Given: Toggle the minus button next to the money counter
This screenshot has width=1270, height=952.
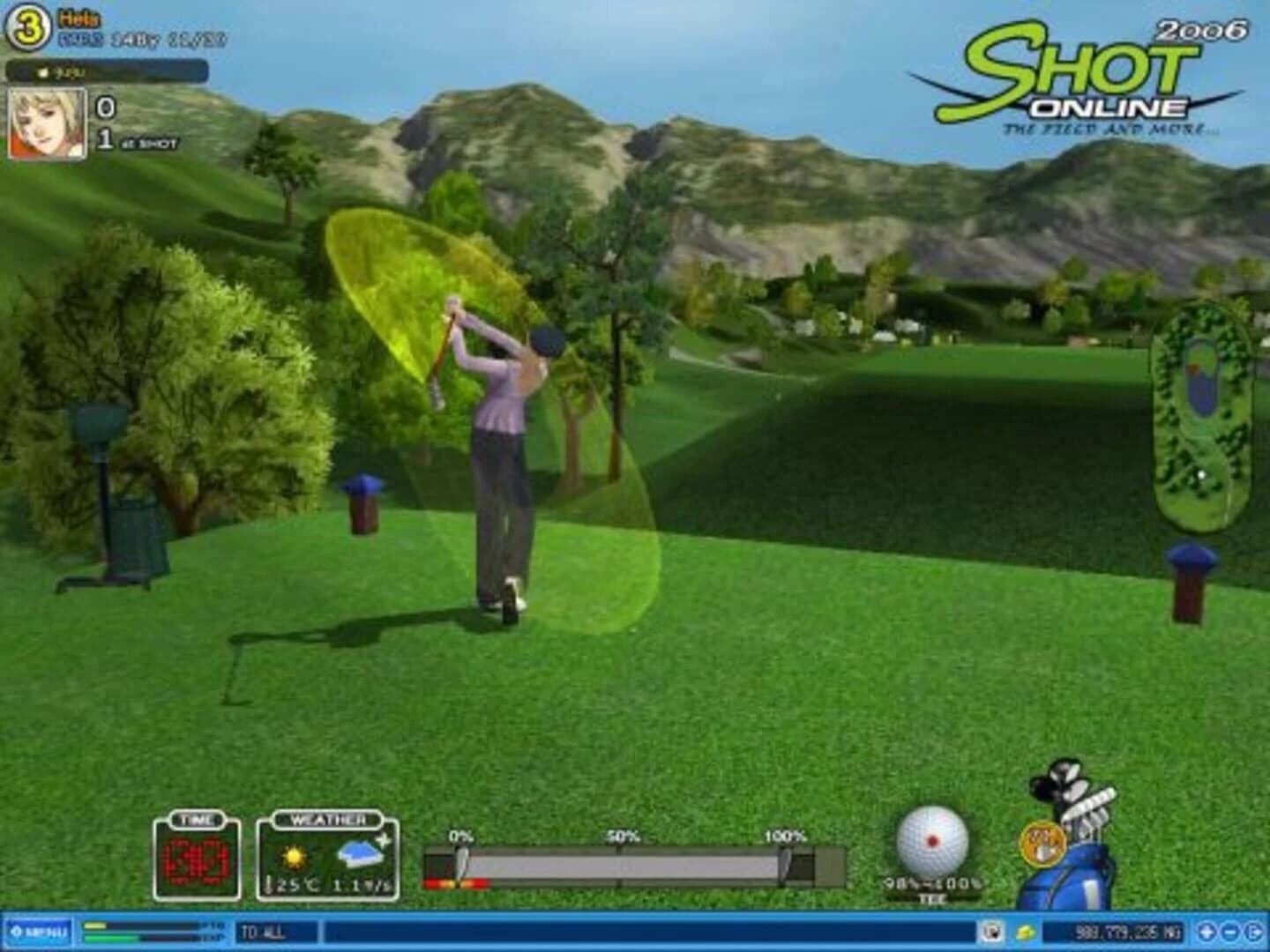Looking at the screenshot, I should [x=1230, y=931].
